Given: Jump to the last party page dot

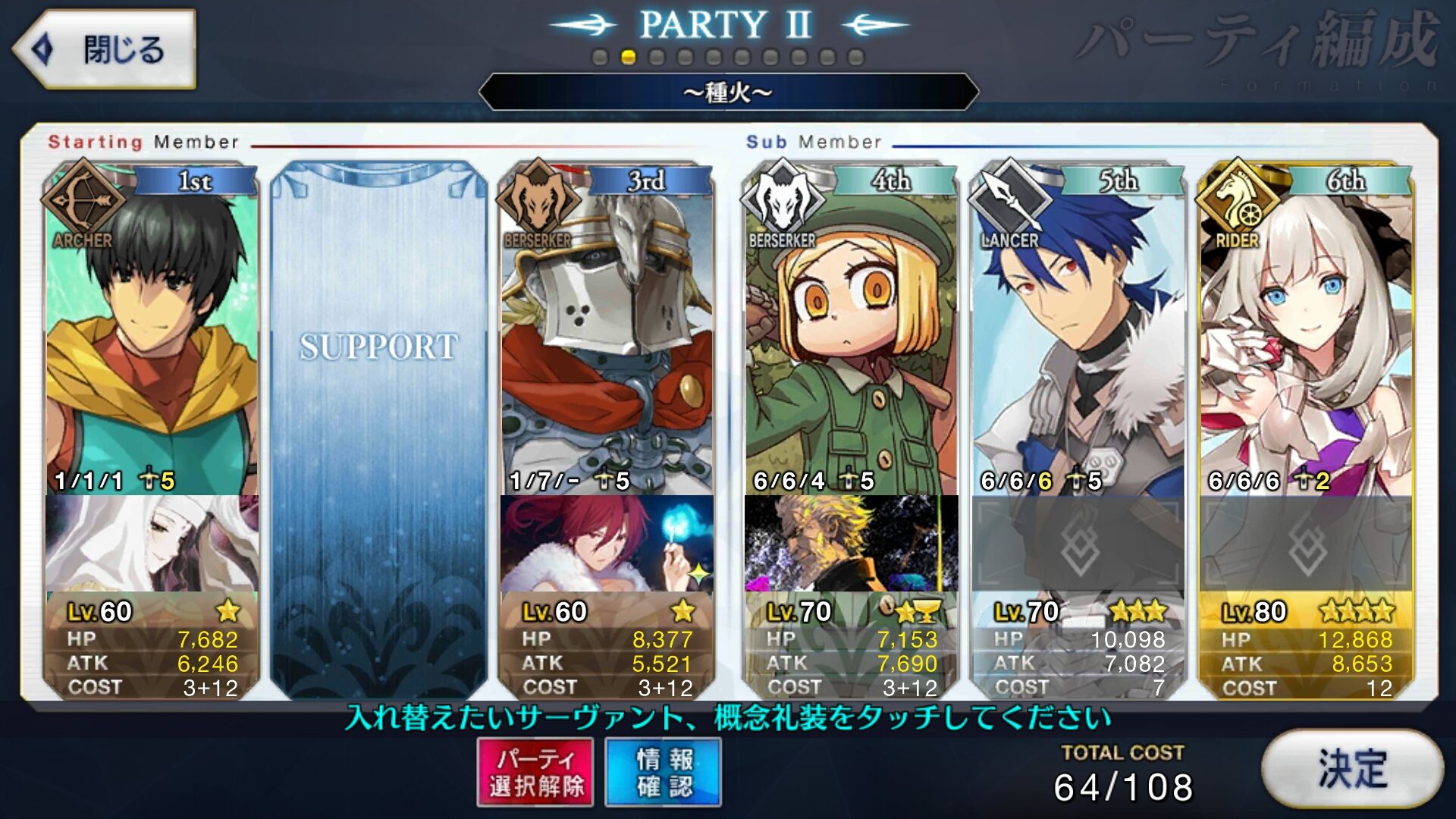Looking at the screenshot, I should point(856,58).
